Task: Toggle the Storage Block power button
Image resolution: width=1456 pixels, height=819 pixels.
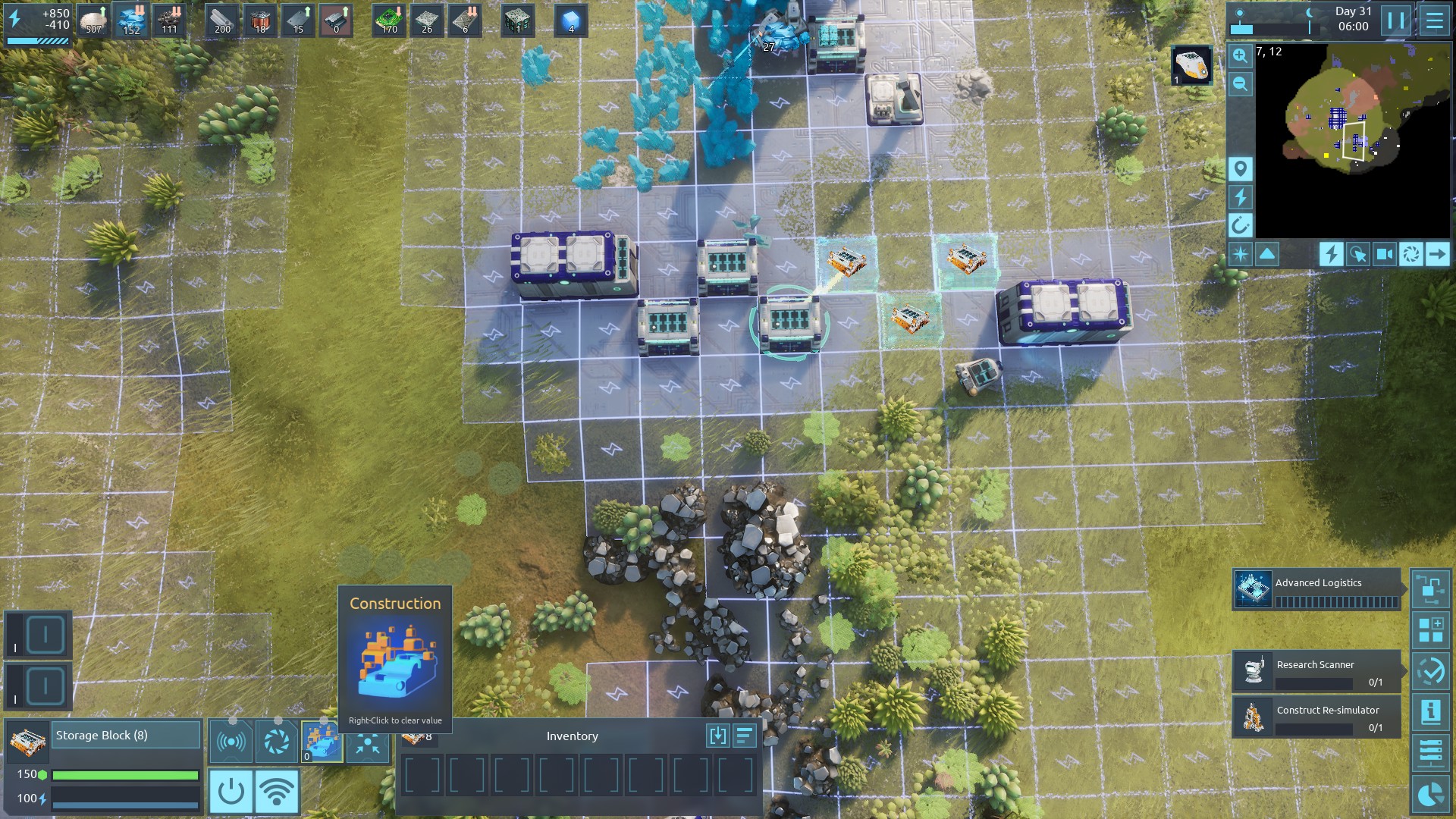Action: (231, 792)
